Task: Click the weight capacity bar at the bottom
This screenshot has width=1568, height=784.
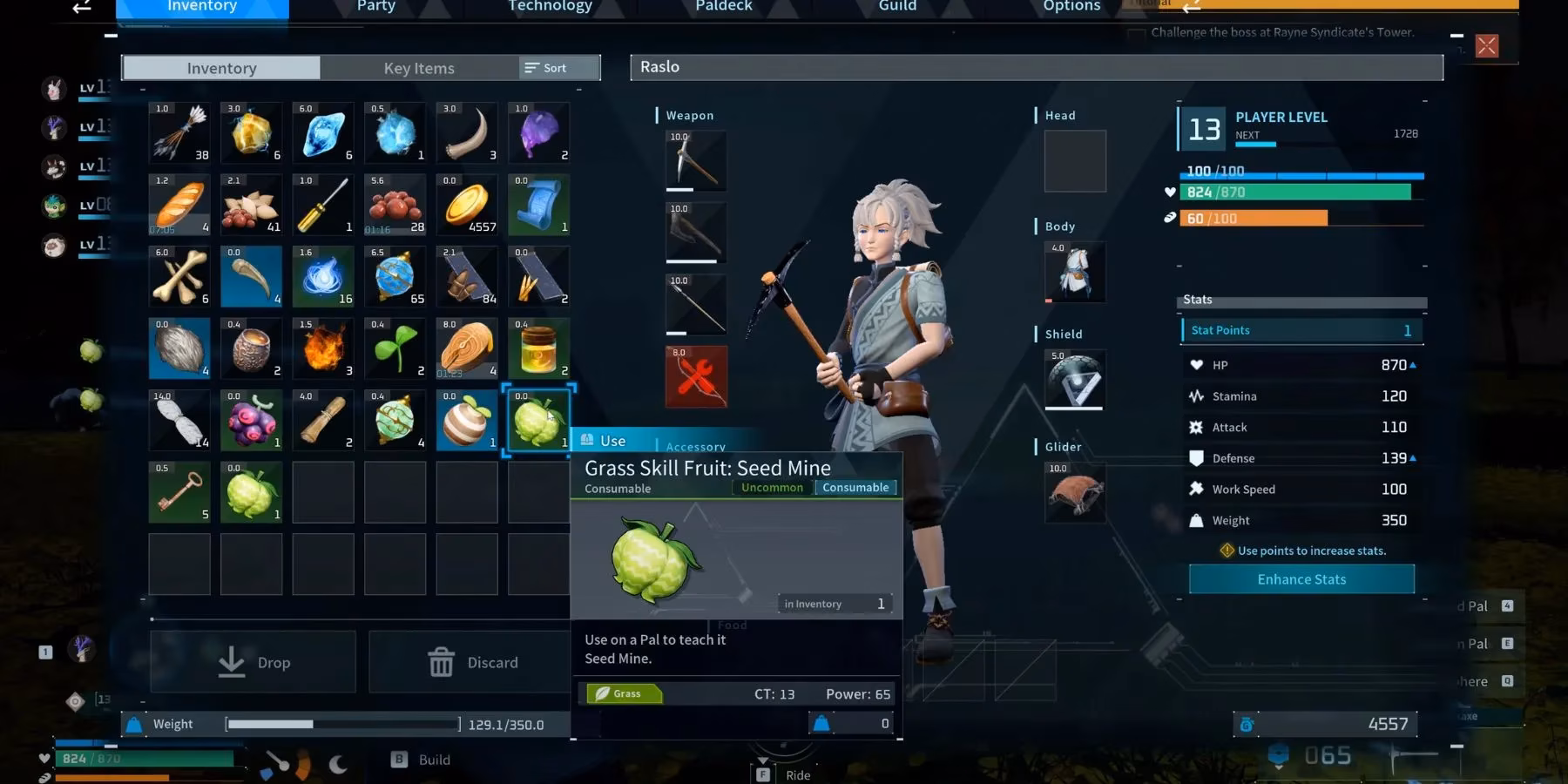Action: point(342,723)
